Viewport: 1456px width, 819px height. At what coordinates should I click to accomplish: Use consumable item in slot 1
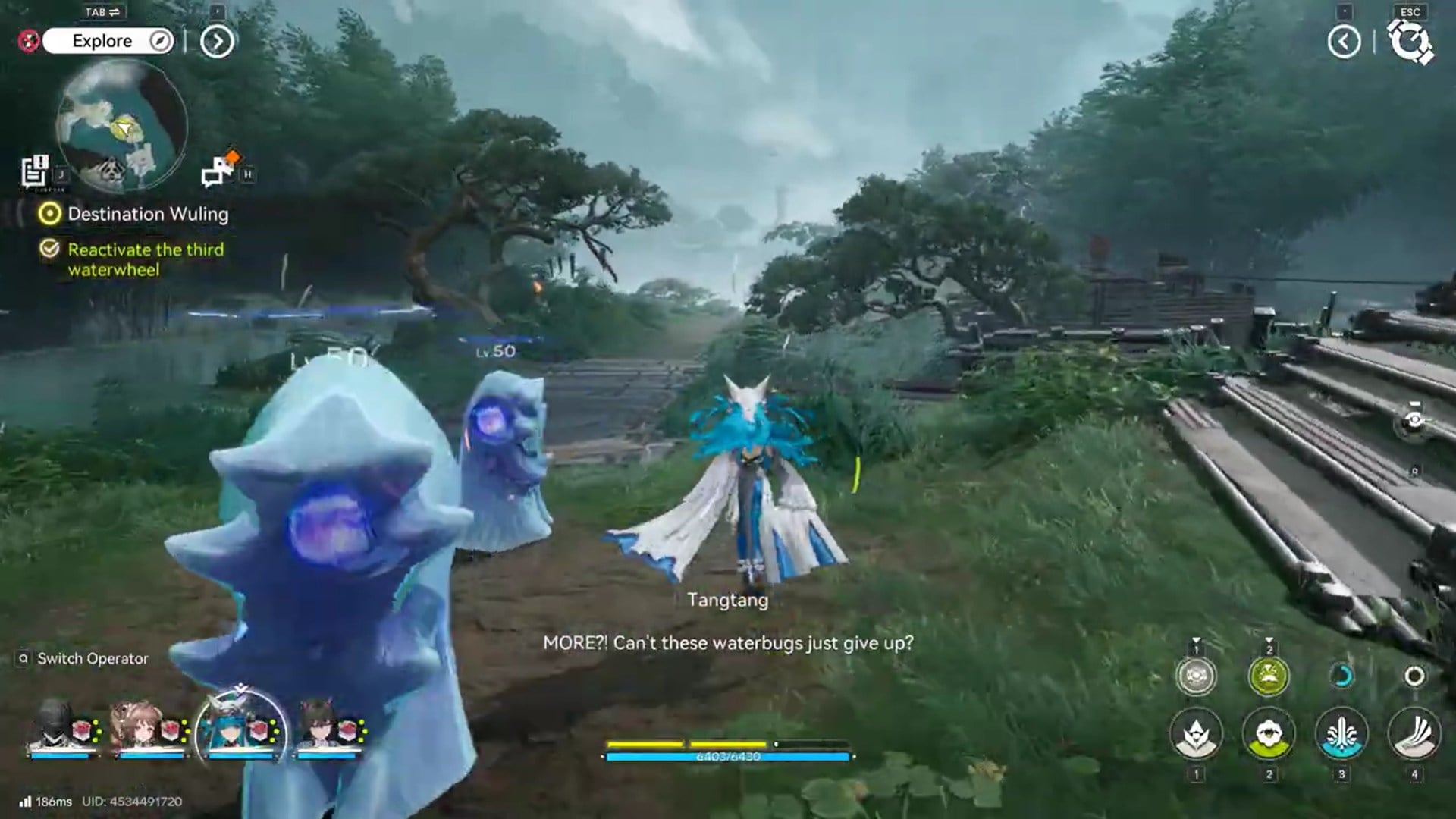1195,674
